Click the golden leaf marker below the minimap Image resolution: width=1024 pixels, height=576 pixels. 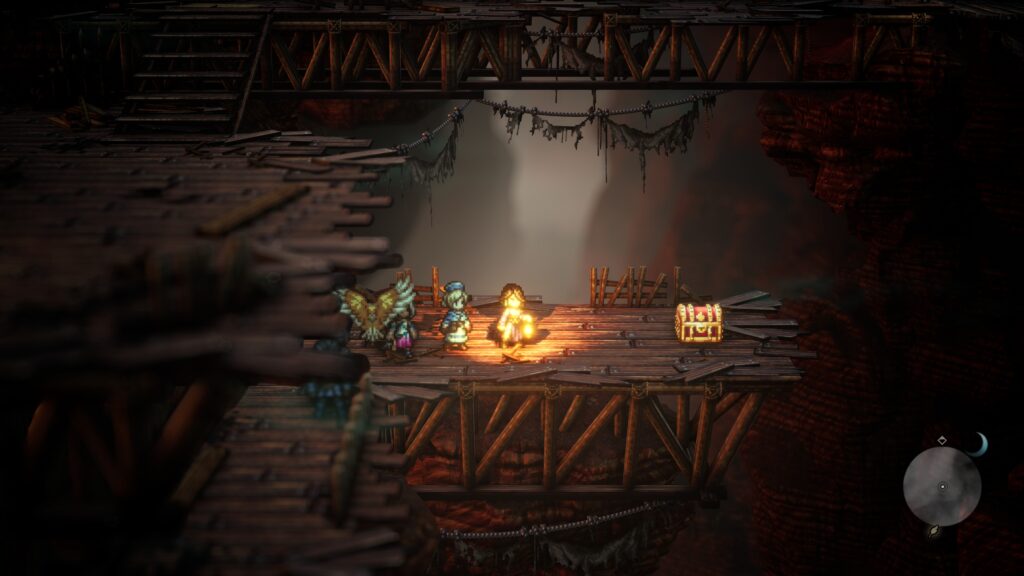(x=933, y=531)
